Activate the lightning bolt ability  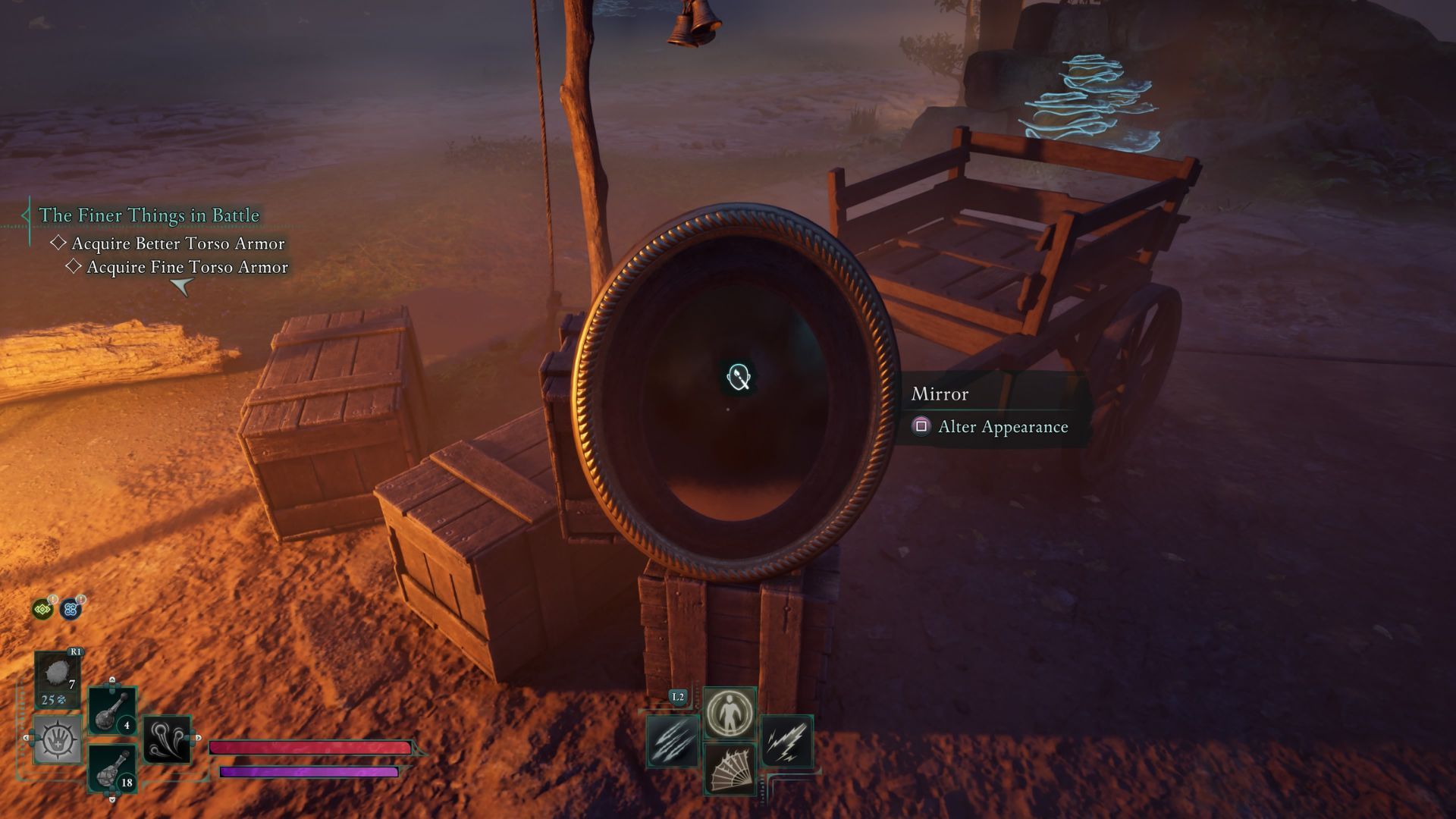point(786,741)
